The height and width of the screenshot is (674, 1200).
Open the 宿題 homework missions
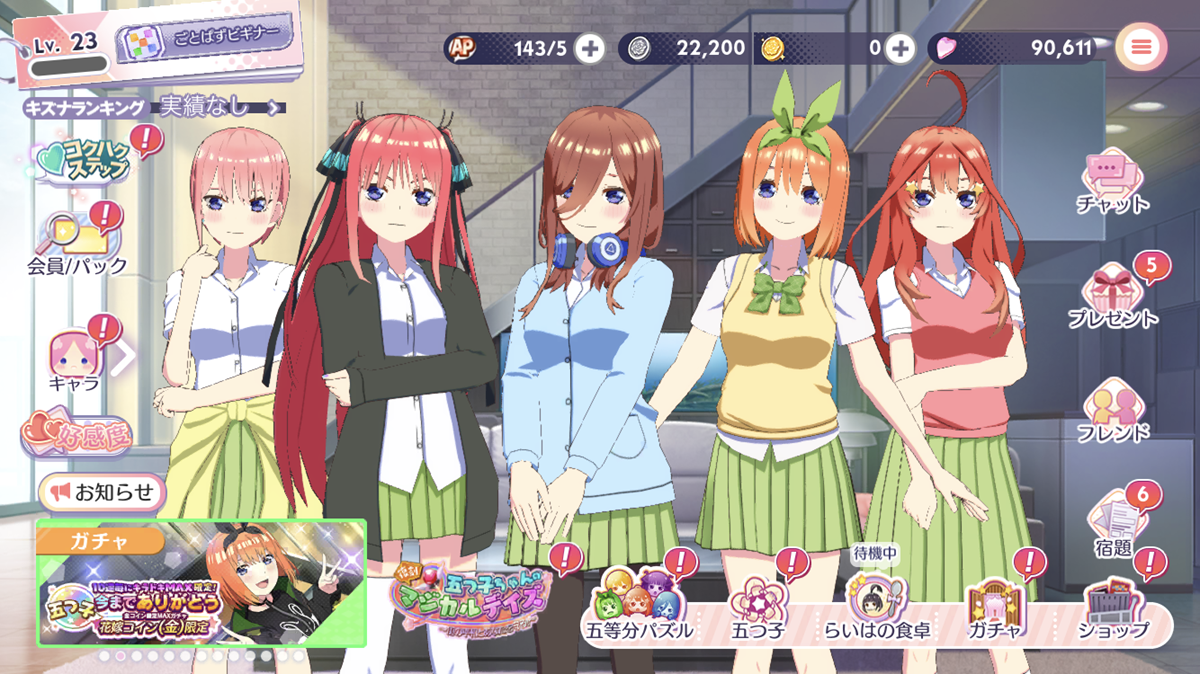coord(1113,522)
